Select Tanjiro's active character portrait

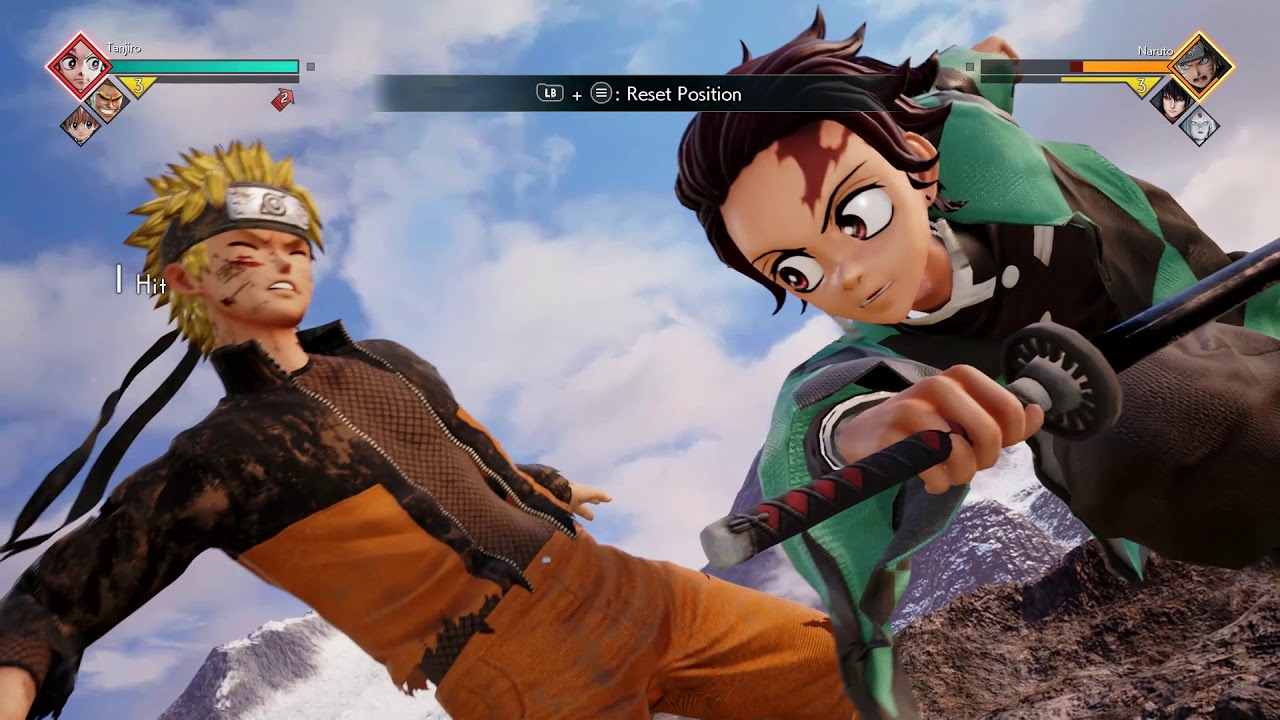(x=78, y=65)
